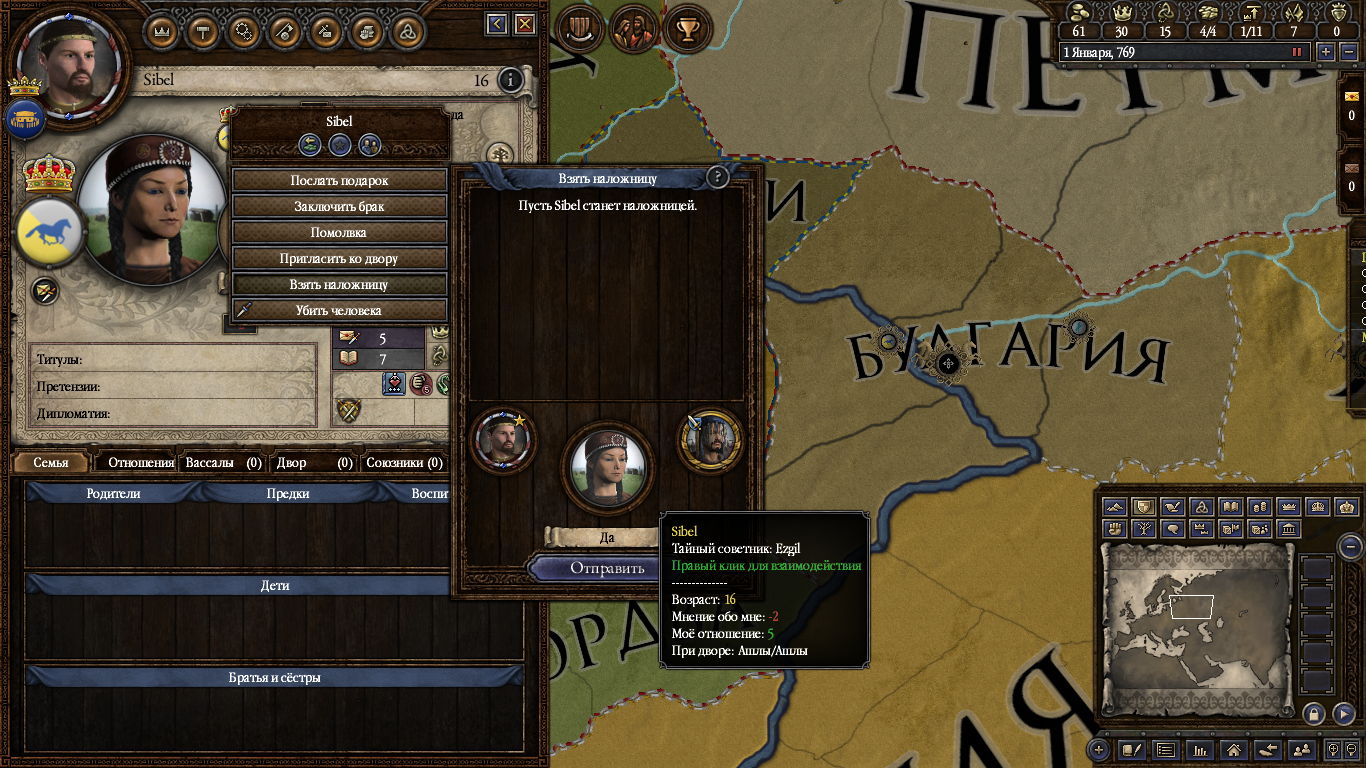Decrease game speed with the minus button

(x=1346, y=52)
